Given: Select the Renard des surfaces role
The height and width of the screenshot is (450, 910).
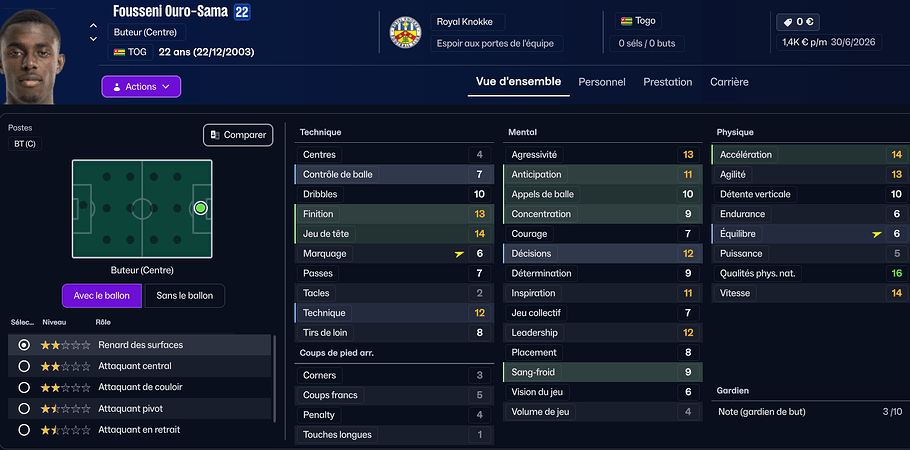Looking at the screenshot, I should pos(24,345).
